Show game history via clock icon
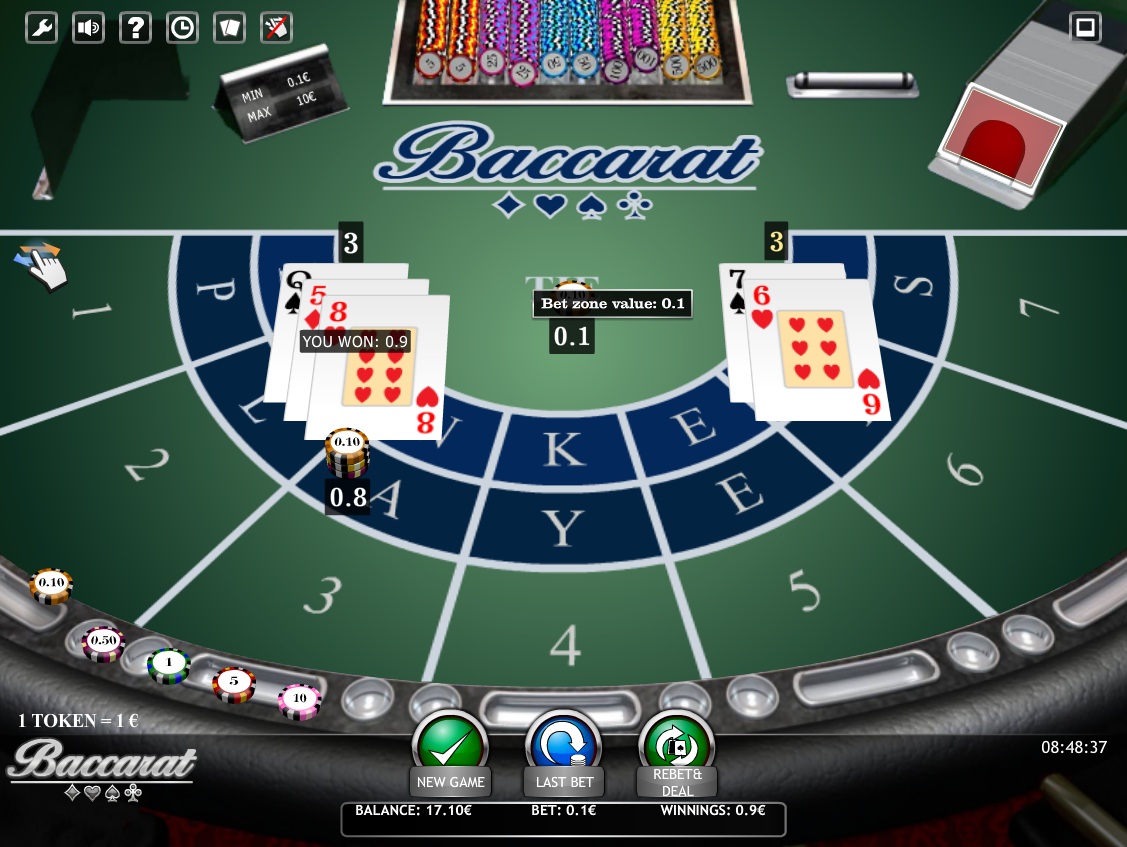 (x=182, y=27)
